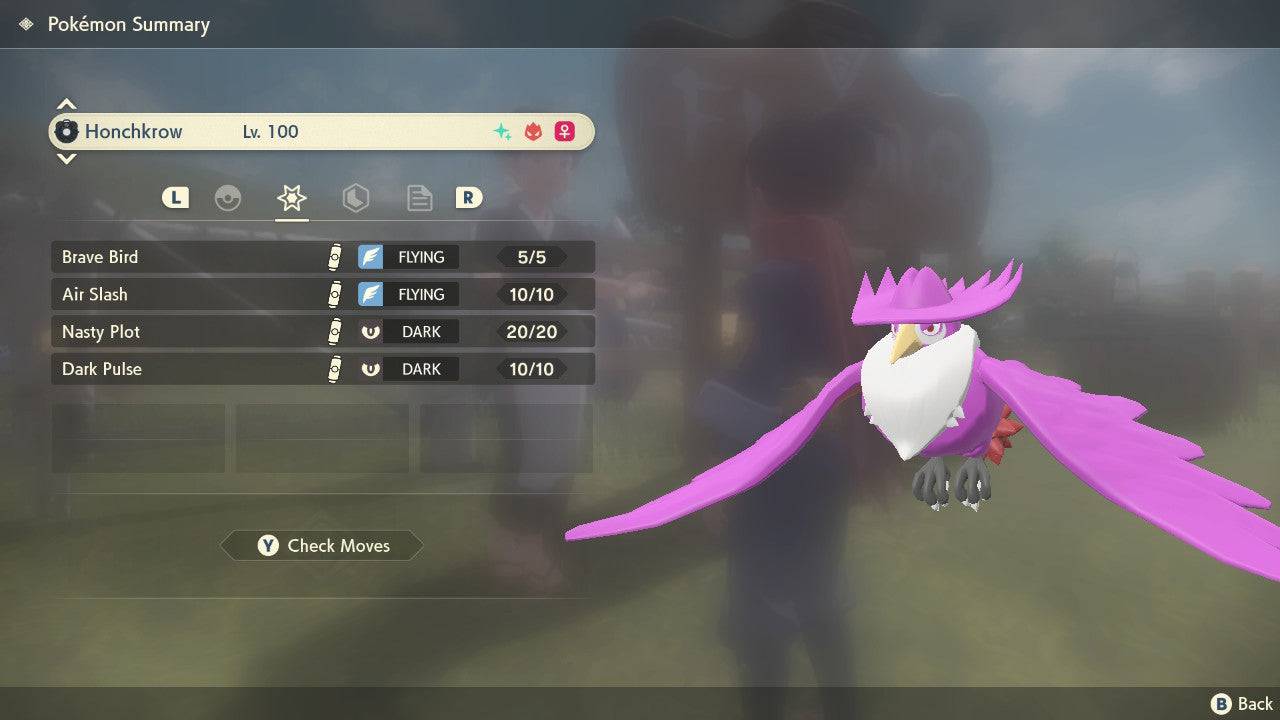1280x720 pixels.
Task: Go Back from the summary screen
Action: pos(1242,704)
